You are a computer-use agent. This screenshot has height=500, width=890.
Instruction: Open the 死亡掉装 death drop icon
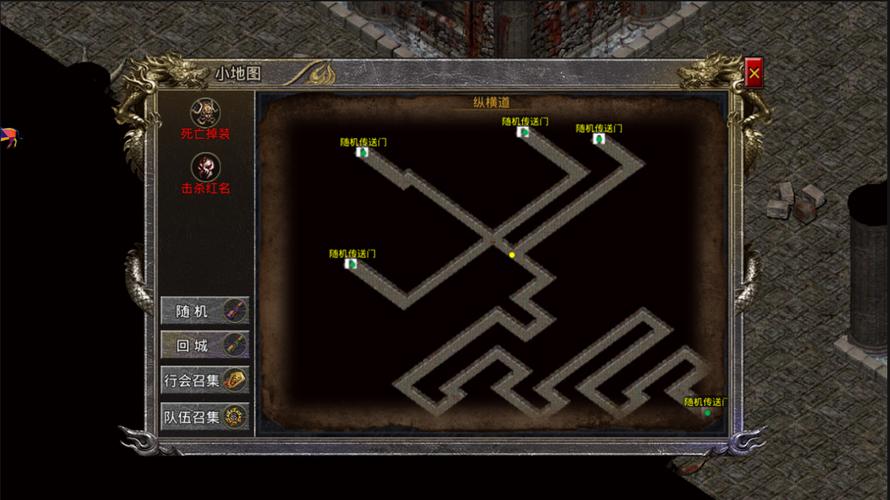click(x=205, y=111)
